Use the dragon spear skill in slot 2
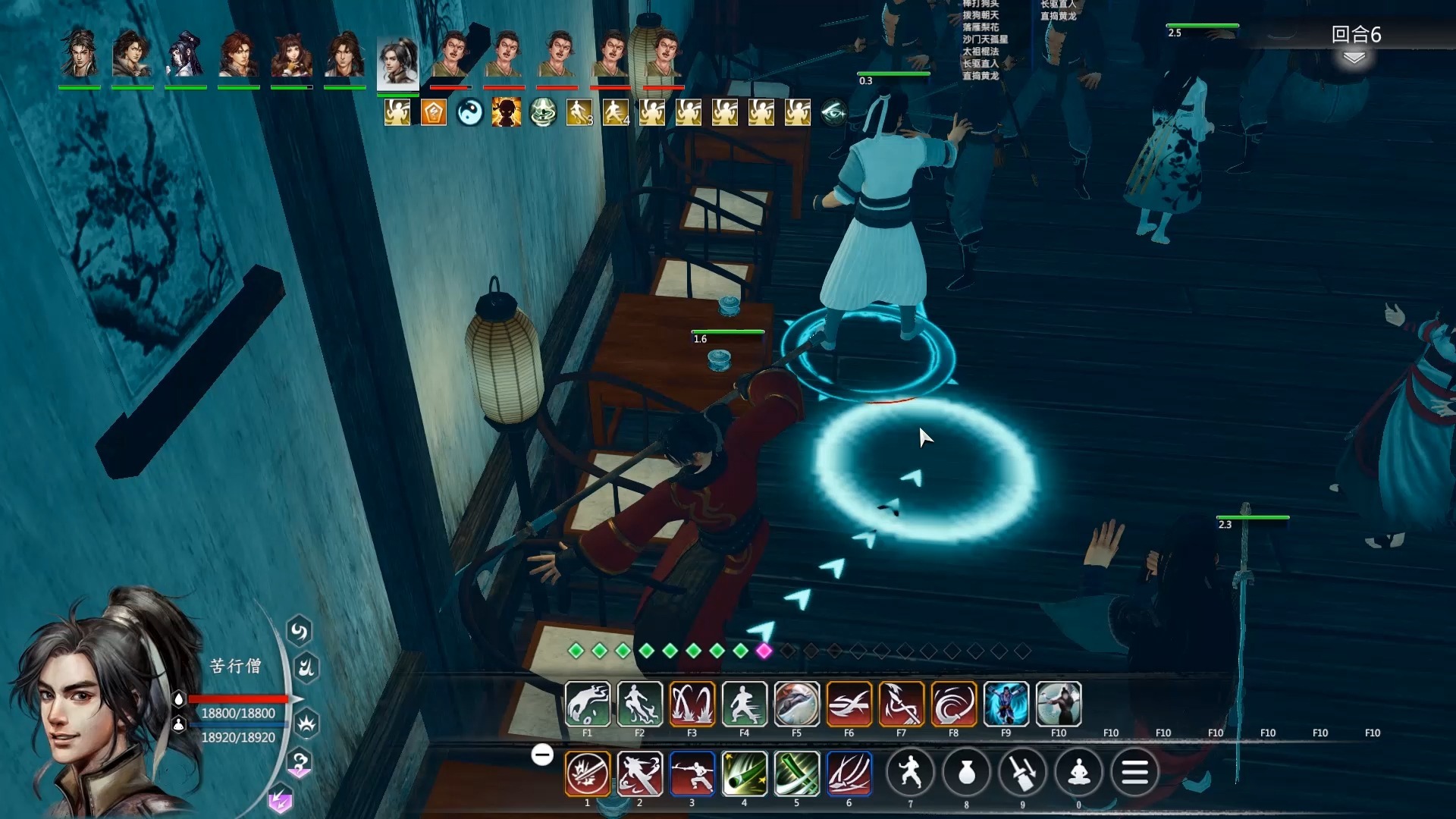Viewport: 1456px width, 819px height. coord(639,773)
